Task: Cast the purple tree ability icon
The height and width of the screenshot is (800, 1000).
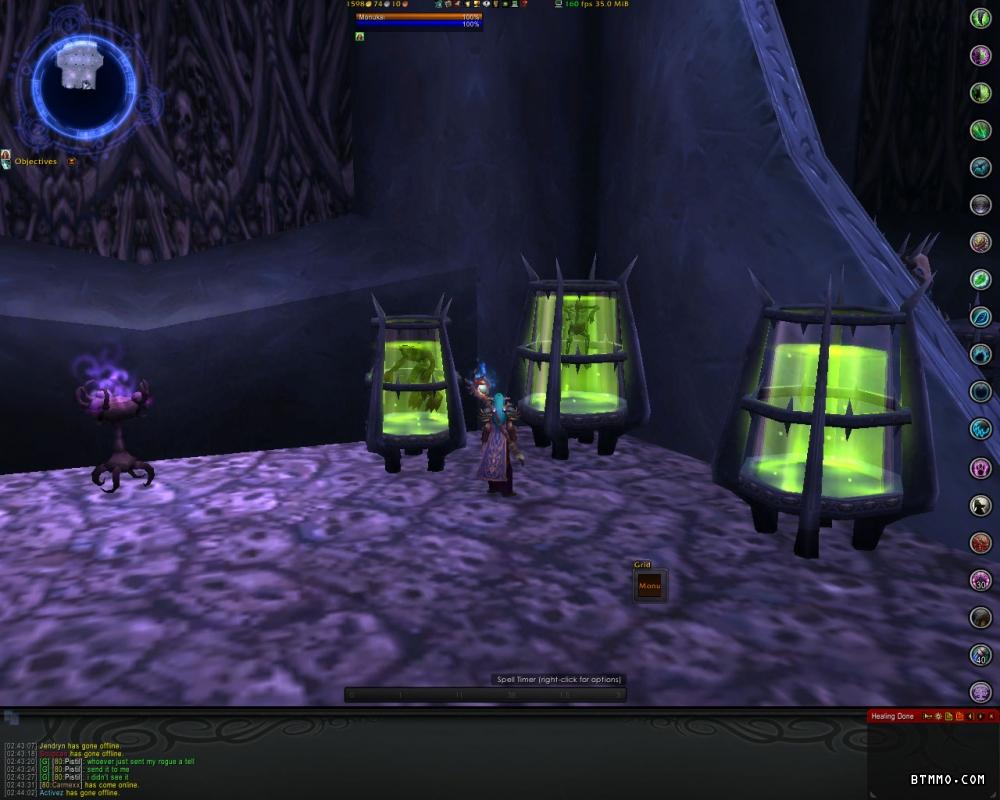Action: 981,691
